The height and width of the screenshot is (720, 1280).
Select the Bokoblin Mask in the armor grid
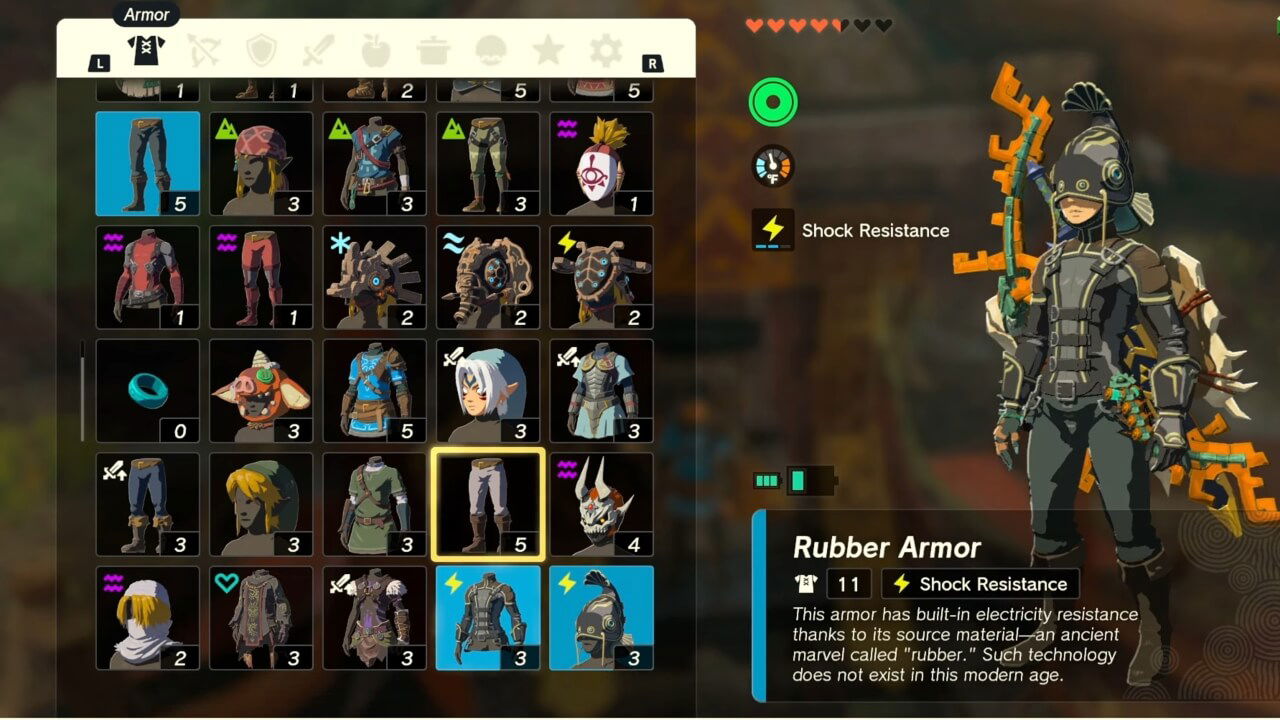point(261,389)
